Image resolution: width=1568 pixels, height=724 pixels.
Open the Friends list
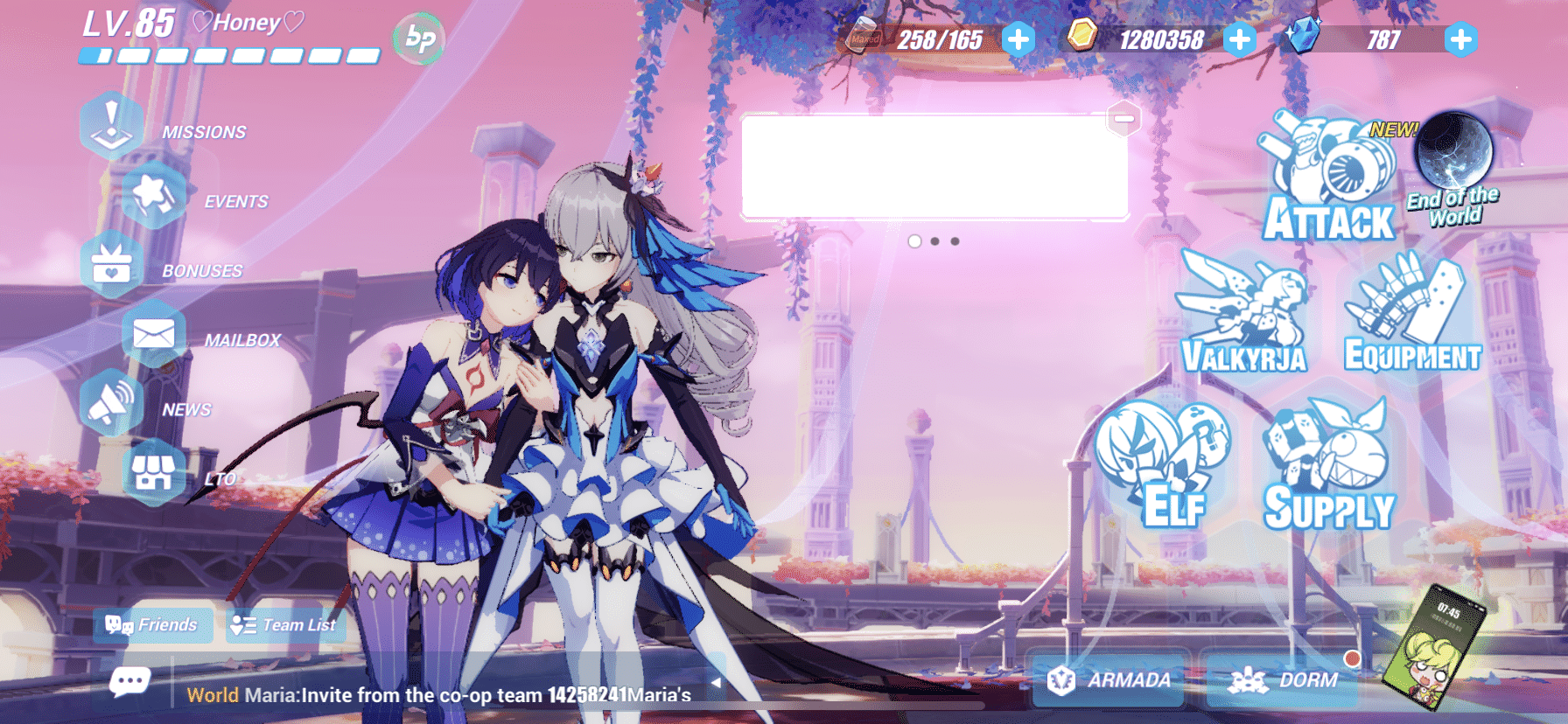[x=153, y=624]
